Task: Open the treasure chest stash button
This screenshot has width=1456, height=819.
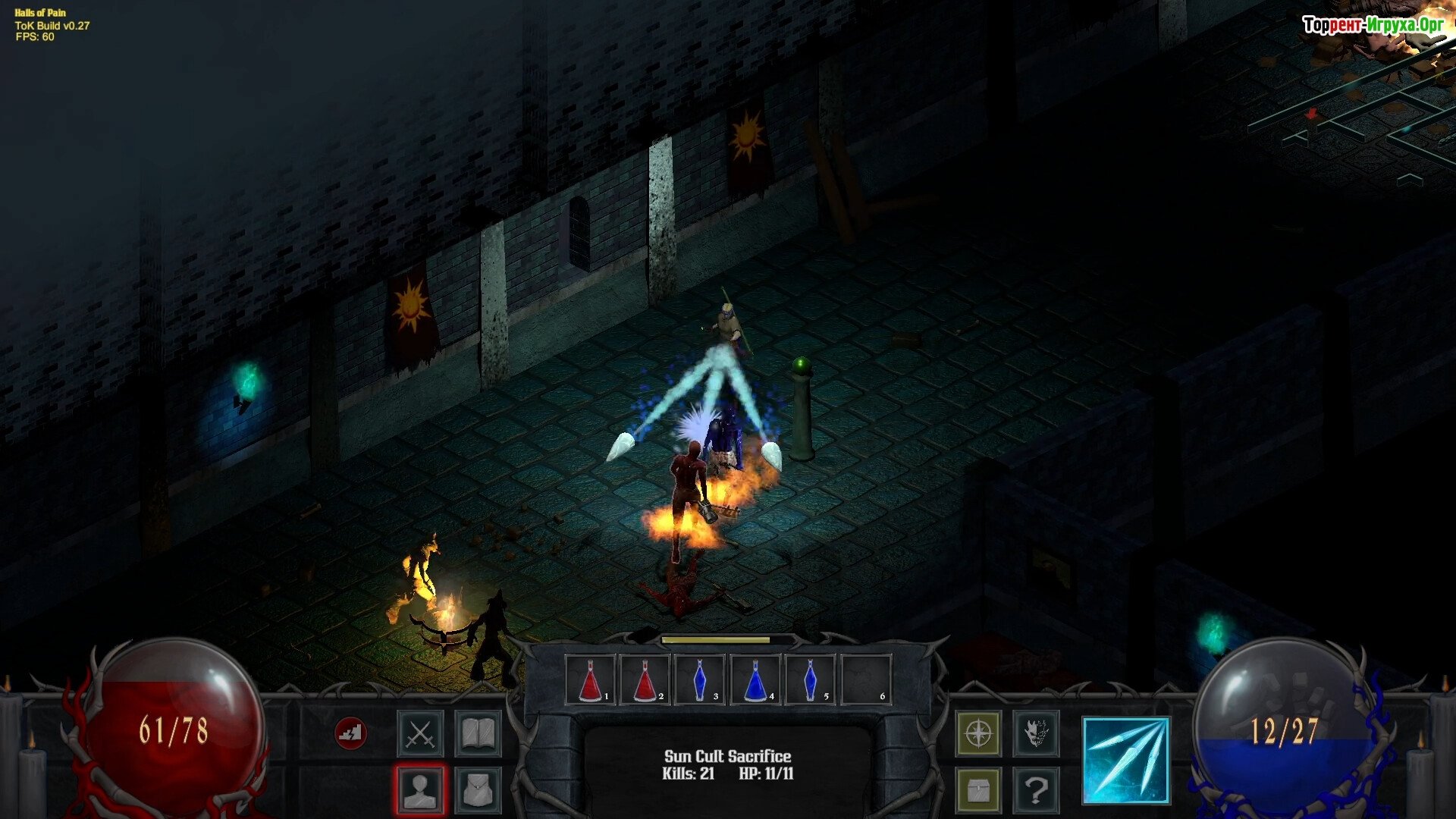Action: 978,790
